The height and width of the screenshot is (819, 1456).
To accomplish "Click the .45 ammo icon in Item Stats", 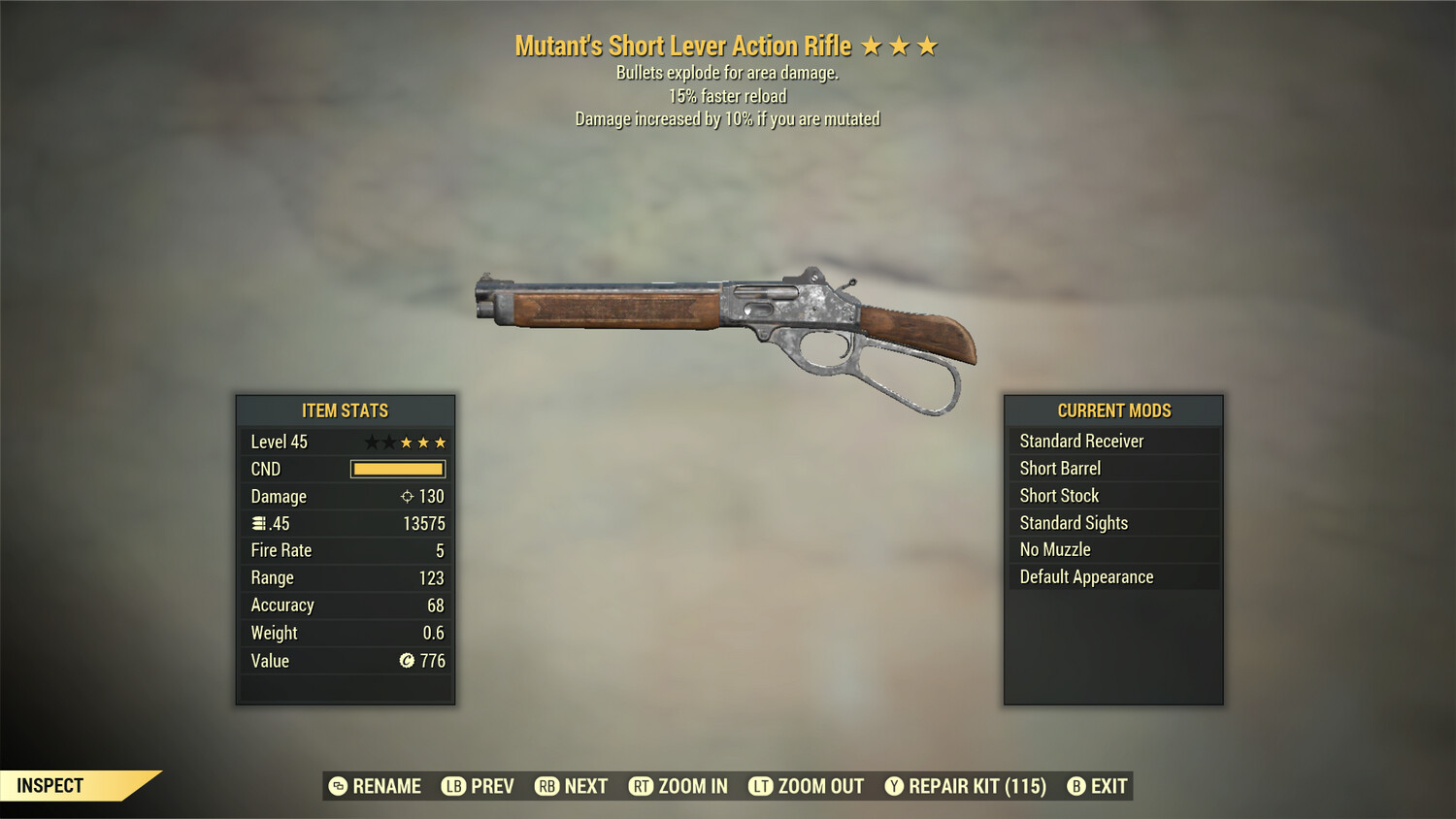I will pyautogui.click(x=260, y=523).
